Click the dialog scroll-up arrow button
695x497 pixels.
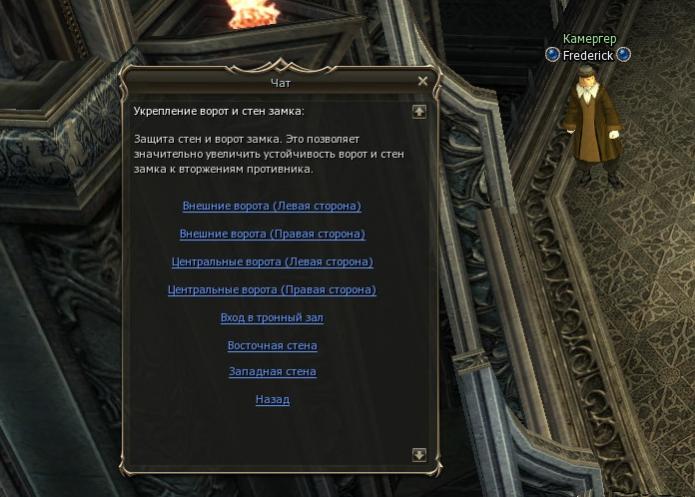pyautogui.click(x=419, y=111)
